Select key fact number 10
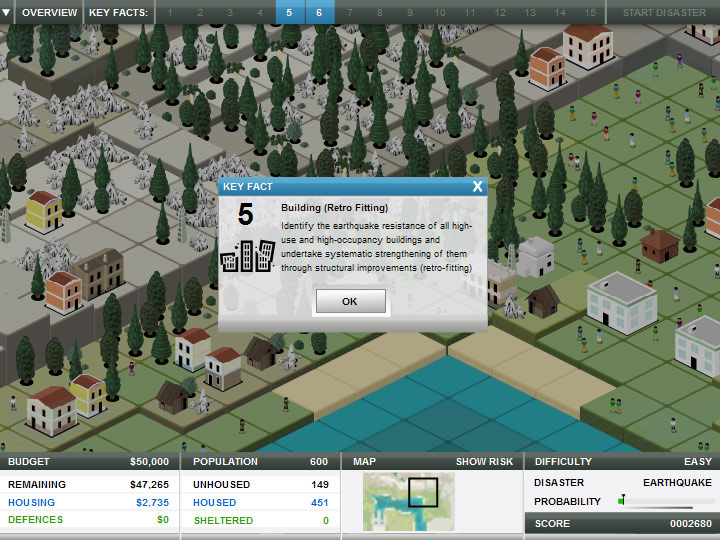 click(440, 12)
